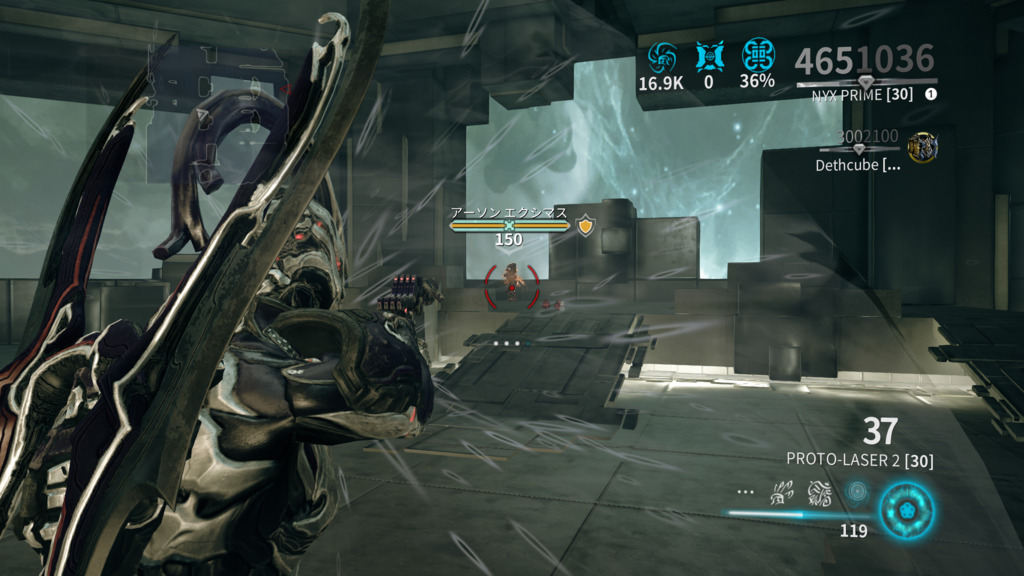
Task: Select the Dethcube companion portrait
Action: tap(921, 147)
